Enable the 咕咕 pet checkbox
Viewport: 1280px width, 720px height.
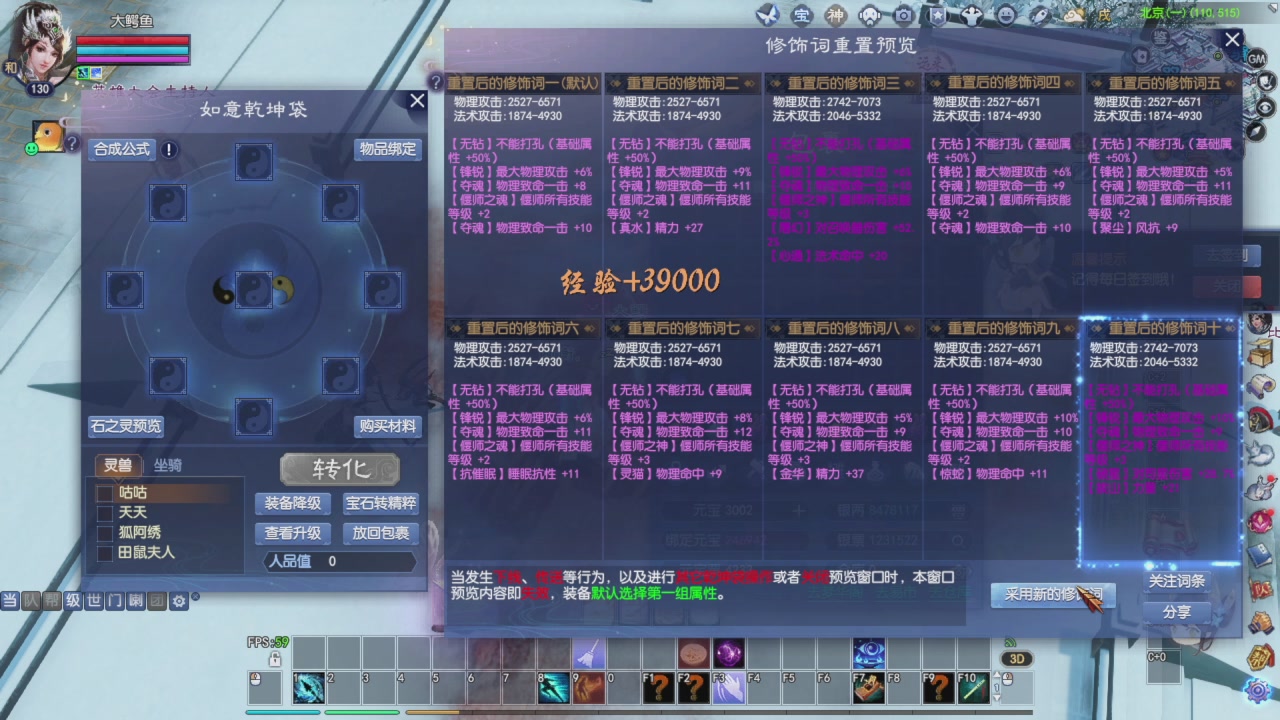pyautogui.click(x=105, y=492)
